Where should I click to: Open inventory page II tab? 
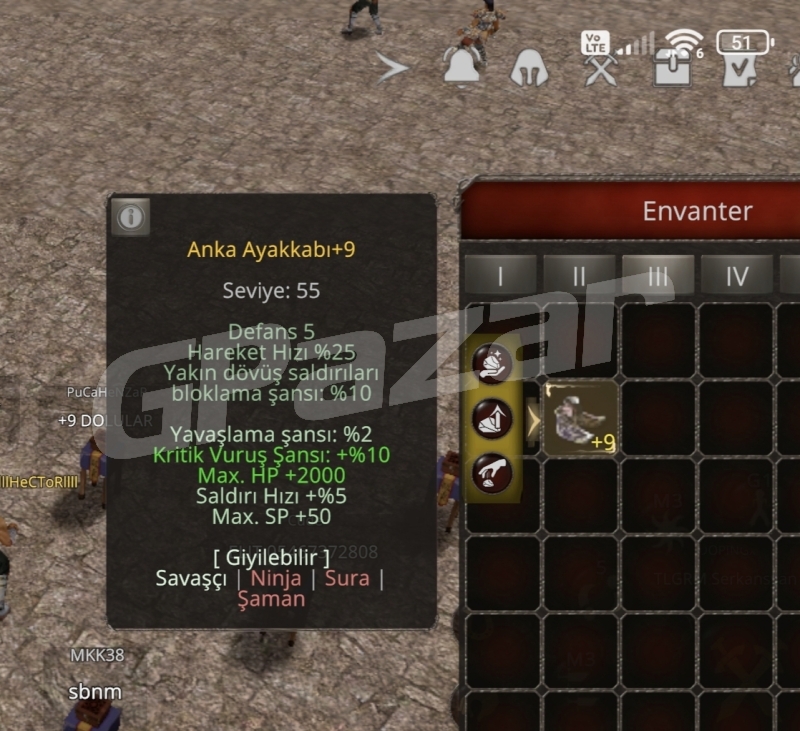579,276
